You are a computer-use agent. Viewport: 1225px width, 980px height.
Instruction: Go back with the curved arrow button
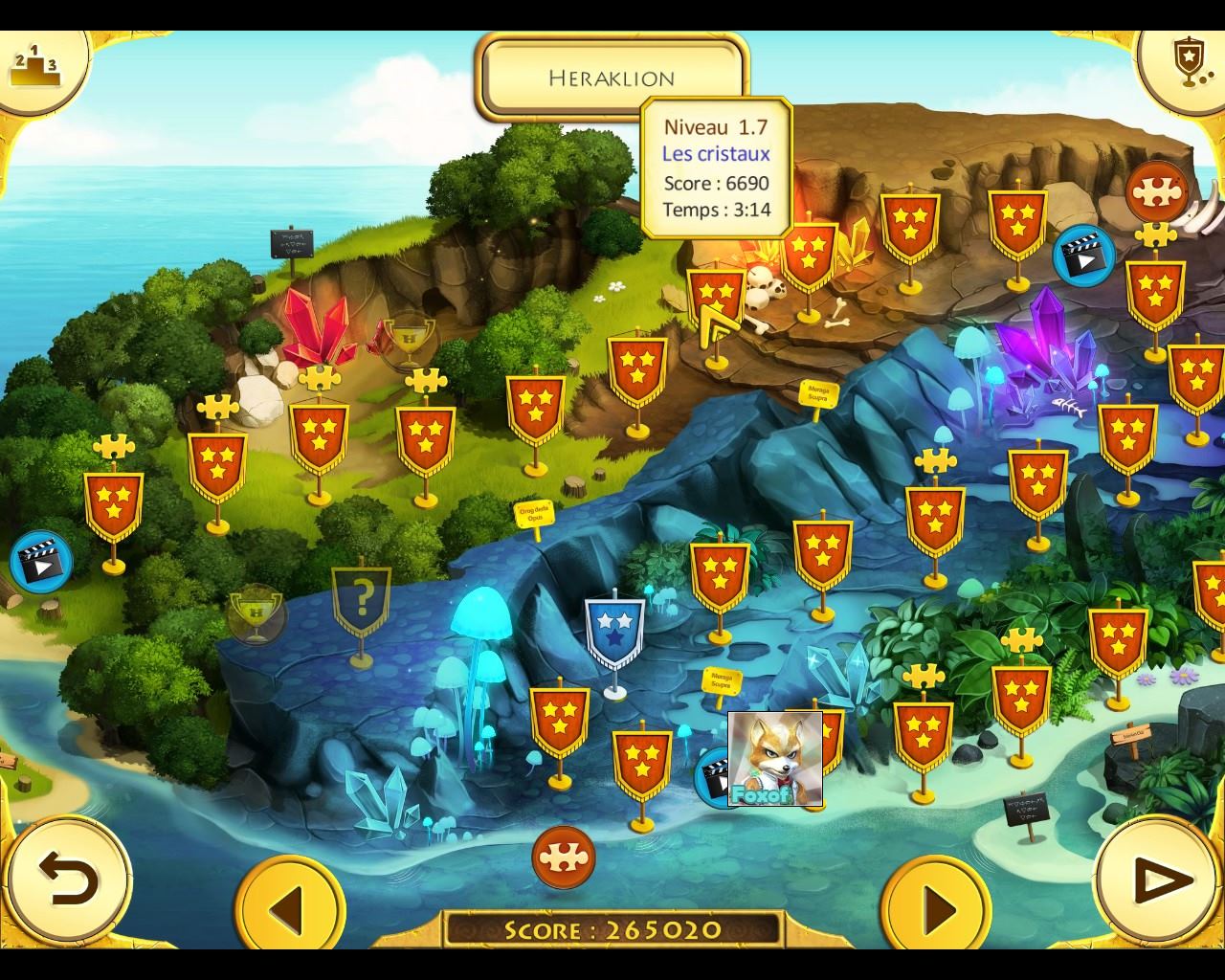(x=67, y=881)
